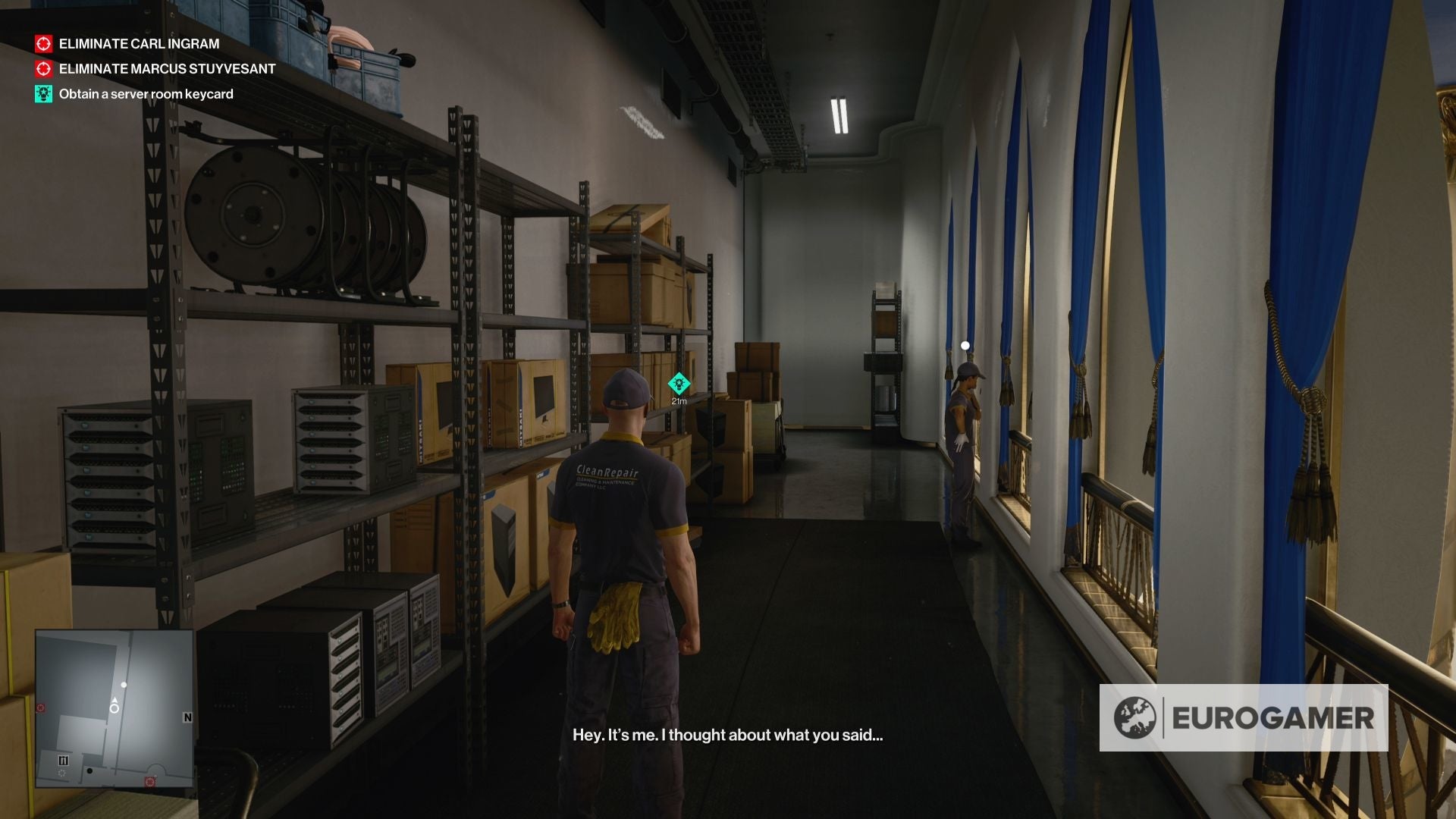Click the white awareness dot above the guard NPC
Viewport: 1456px width, 819px height.
click(965, 344)
